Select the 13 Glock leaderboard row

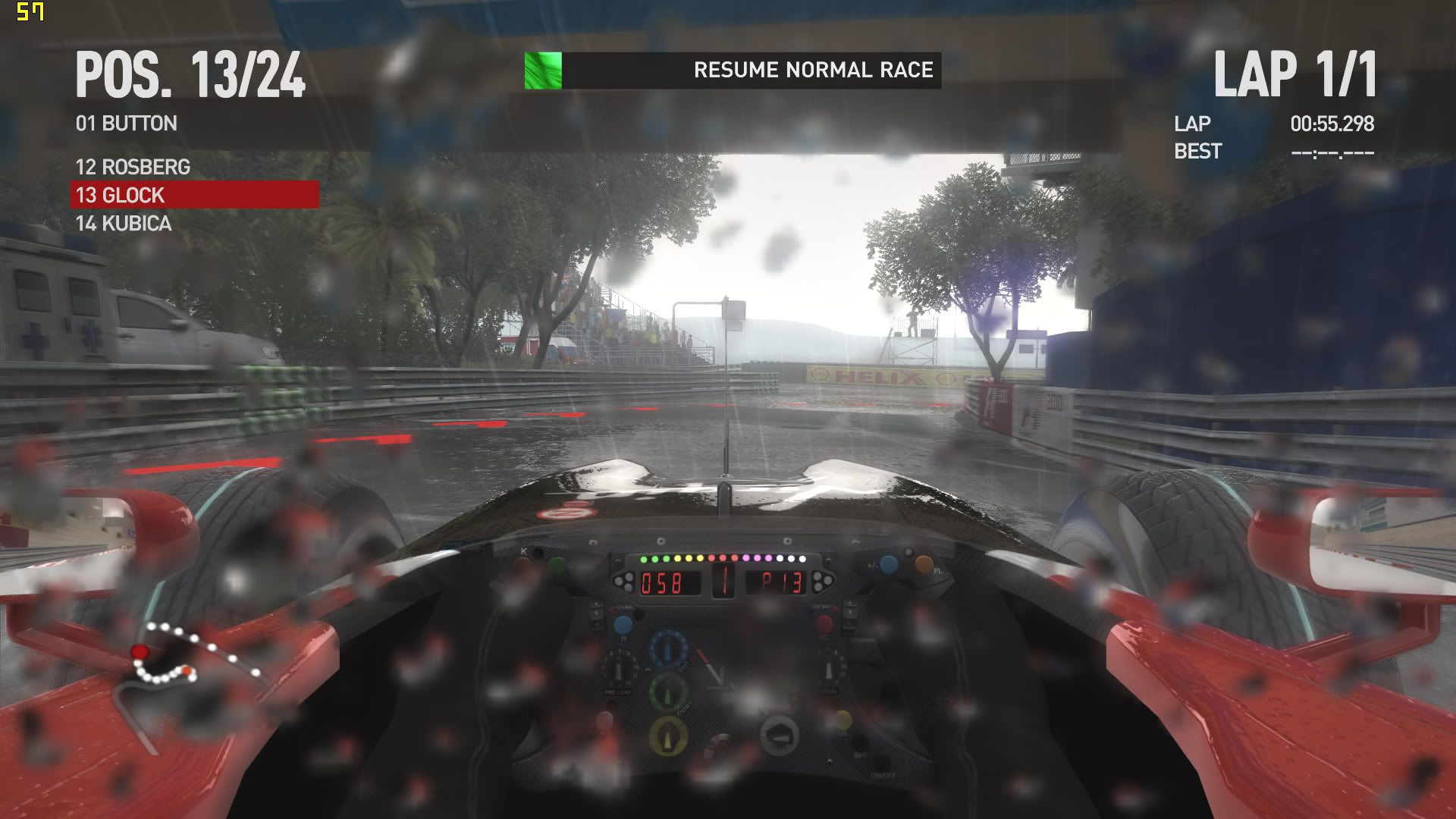point(195,195)
